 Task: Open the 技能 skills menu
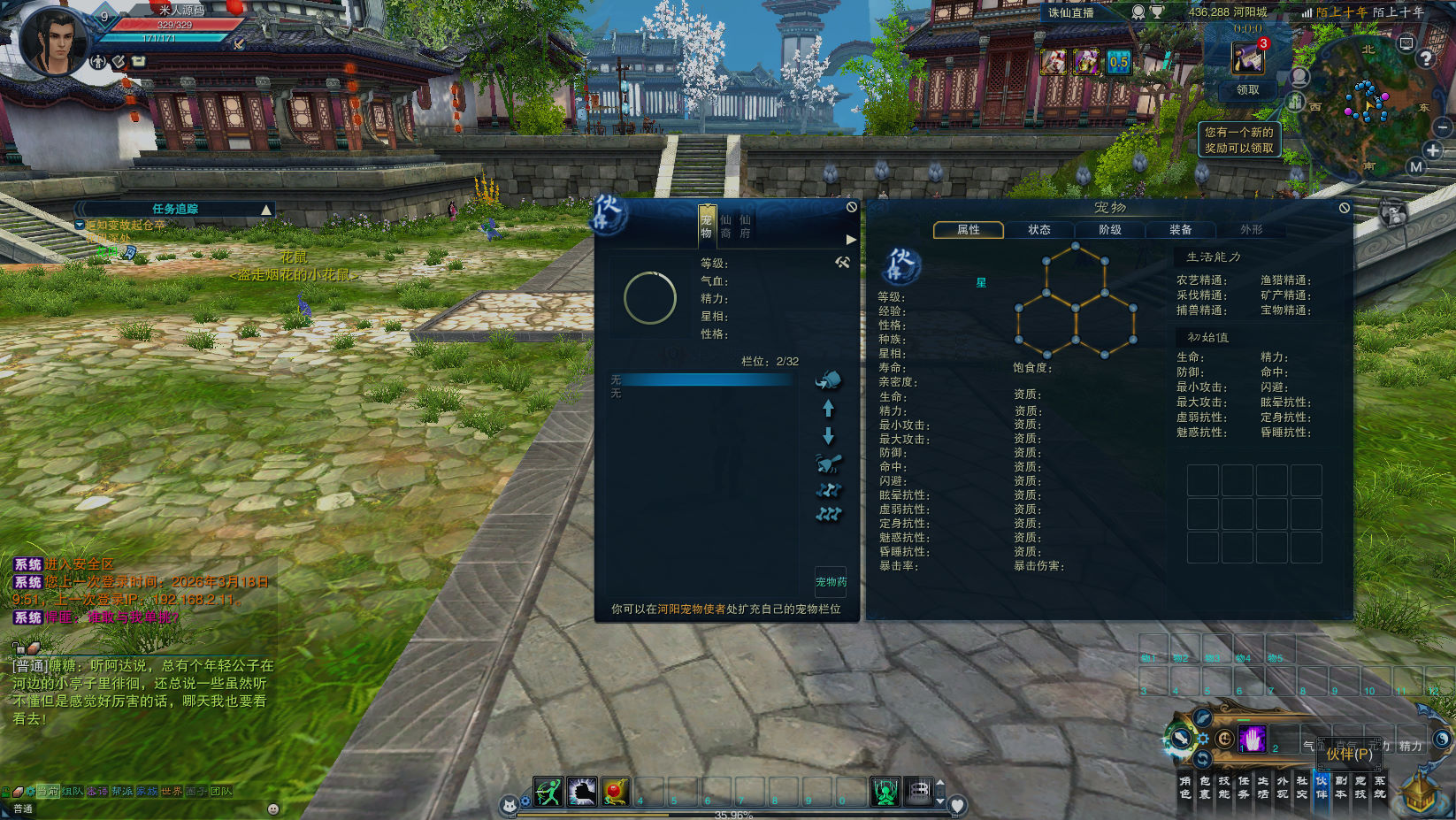[1224, 787]
